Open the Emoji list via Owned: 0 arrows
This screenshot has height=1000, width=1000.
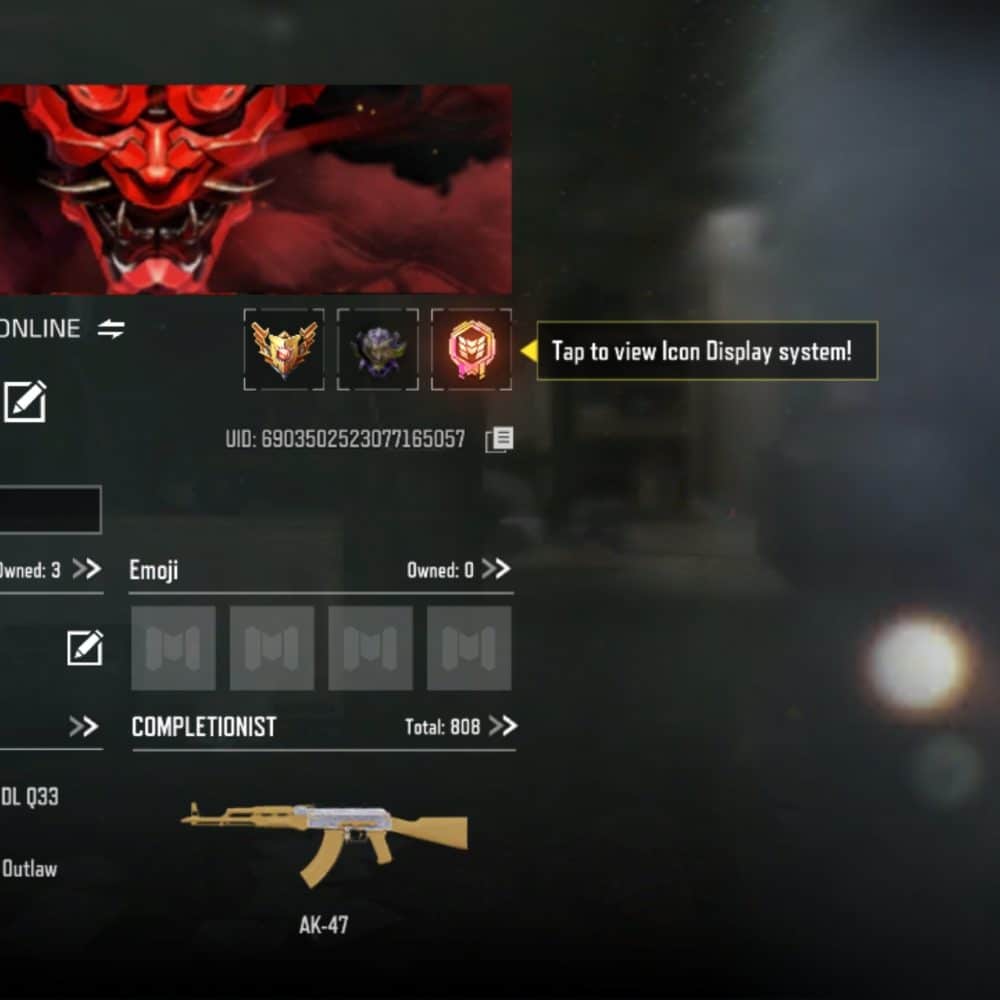[x=496, y=569]
